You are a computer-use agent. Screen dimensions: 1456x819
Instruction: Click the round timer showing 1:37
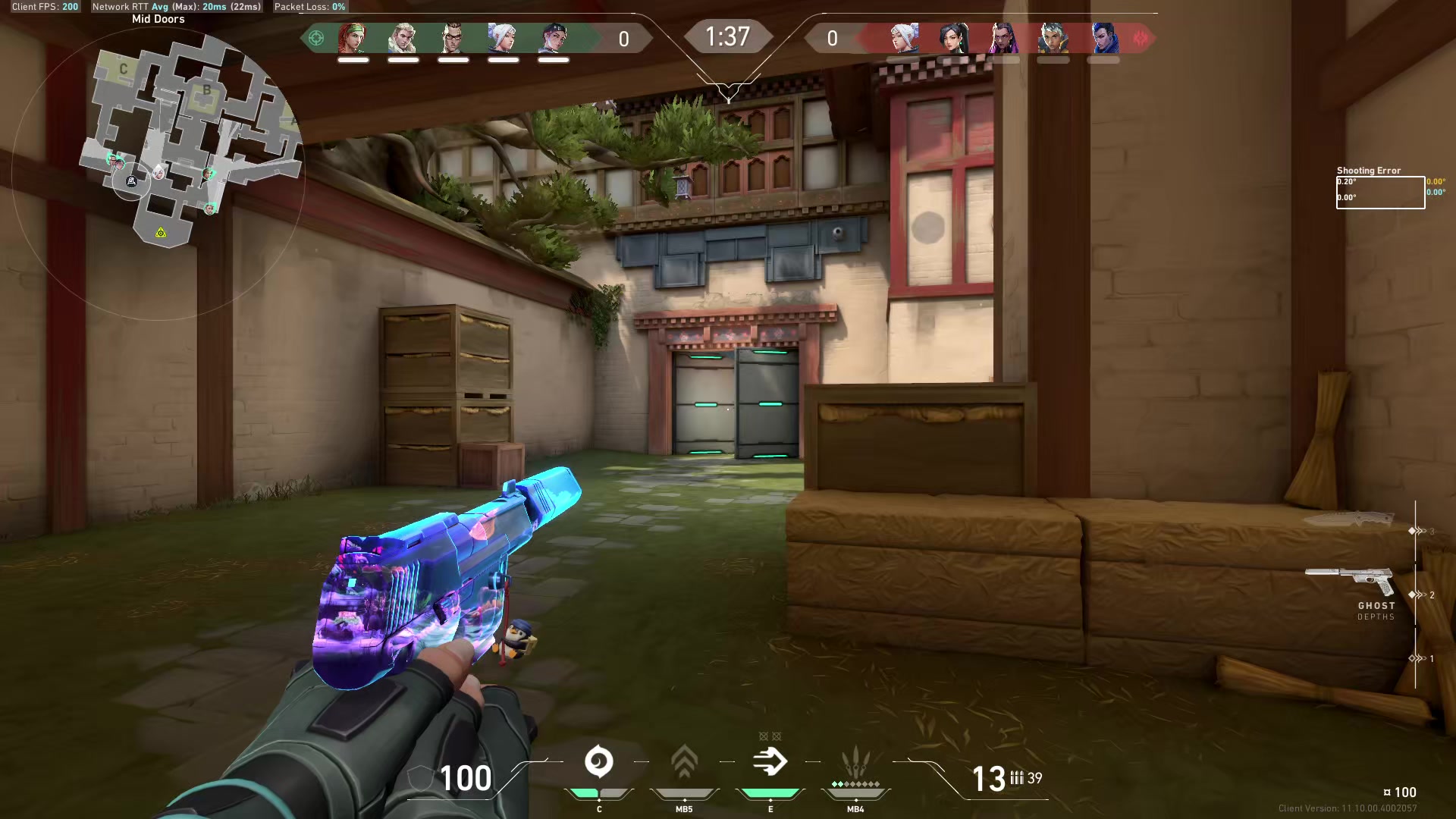[x=728, y=36]
